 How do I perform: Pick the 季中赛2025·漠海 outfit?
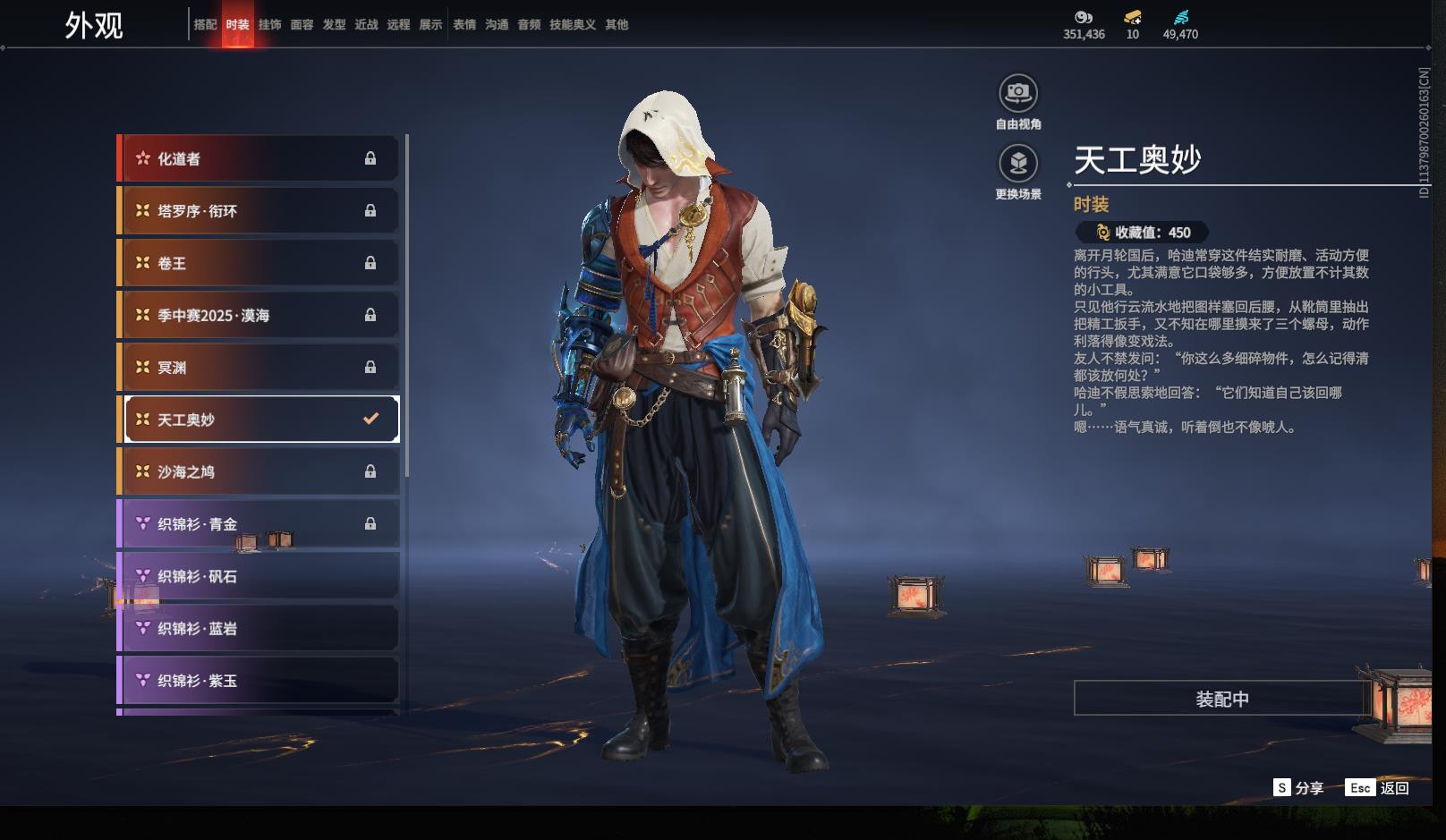coord(259,315)
